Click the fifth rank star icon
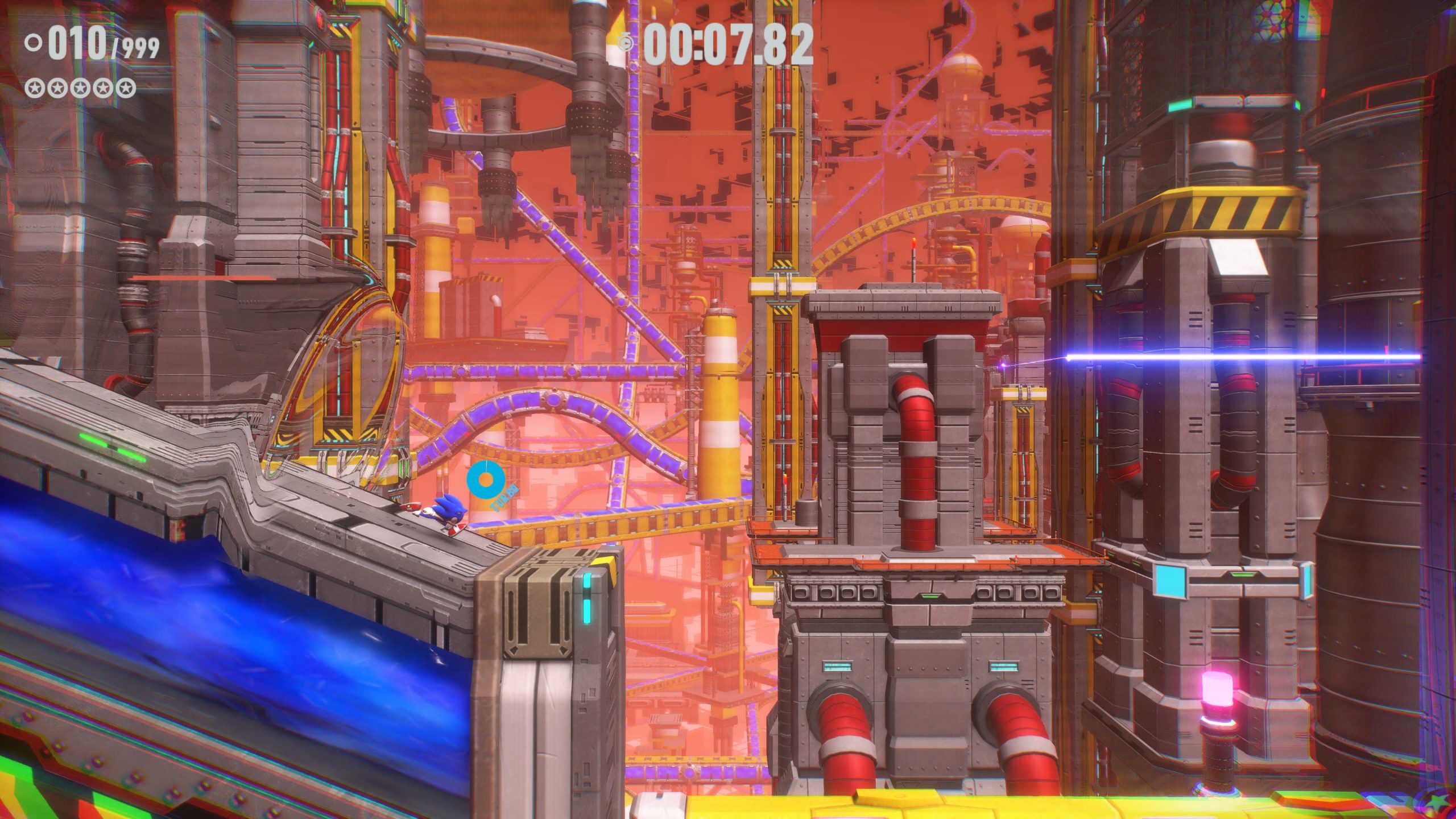1456x819 pixels. point(125,88)
